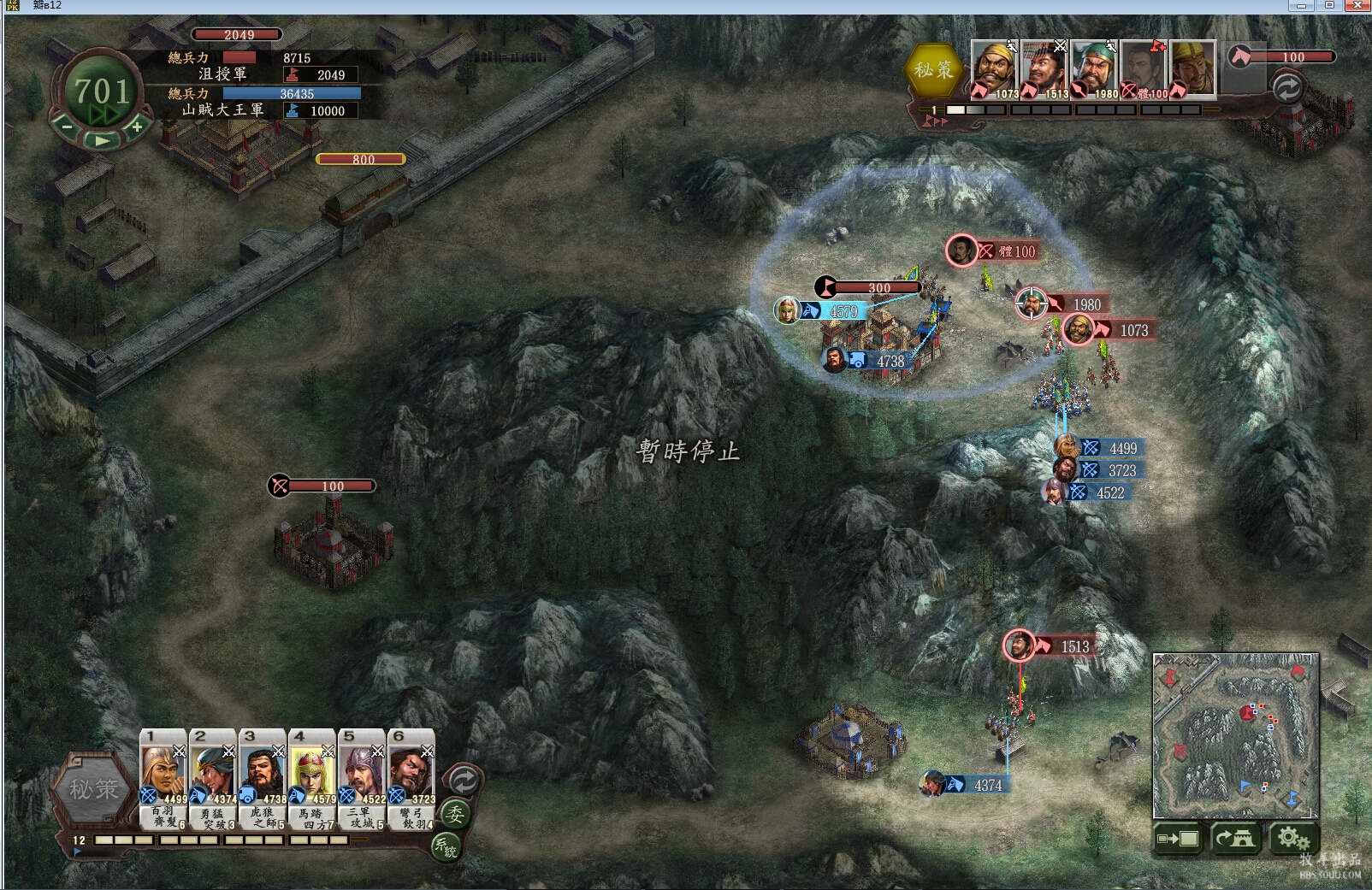Click the round green 委 delegate button
The image size is (1372, 890).
(454, 815)
